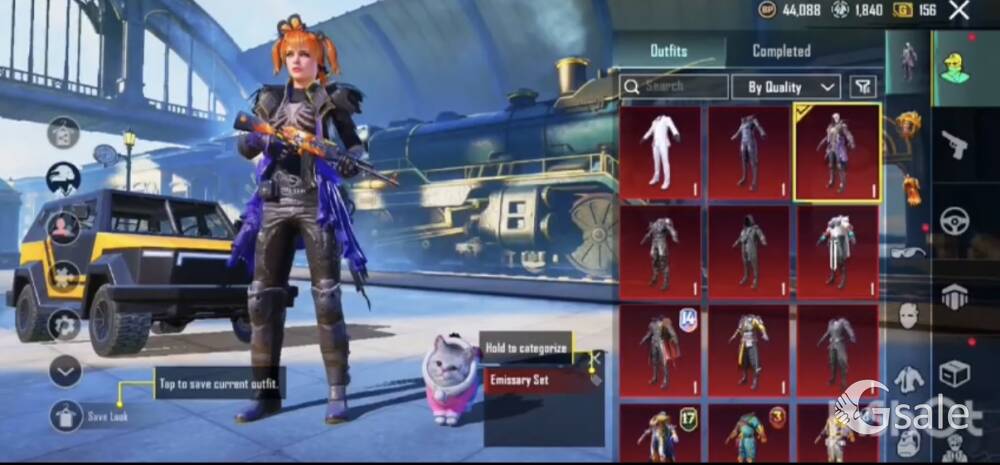Open the steering wheel vehicle category
This screenshot has height=465, width=1000.
pyautogui.click(x=955, y=220)
